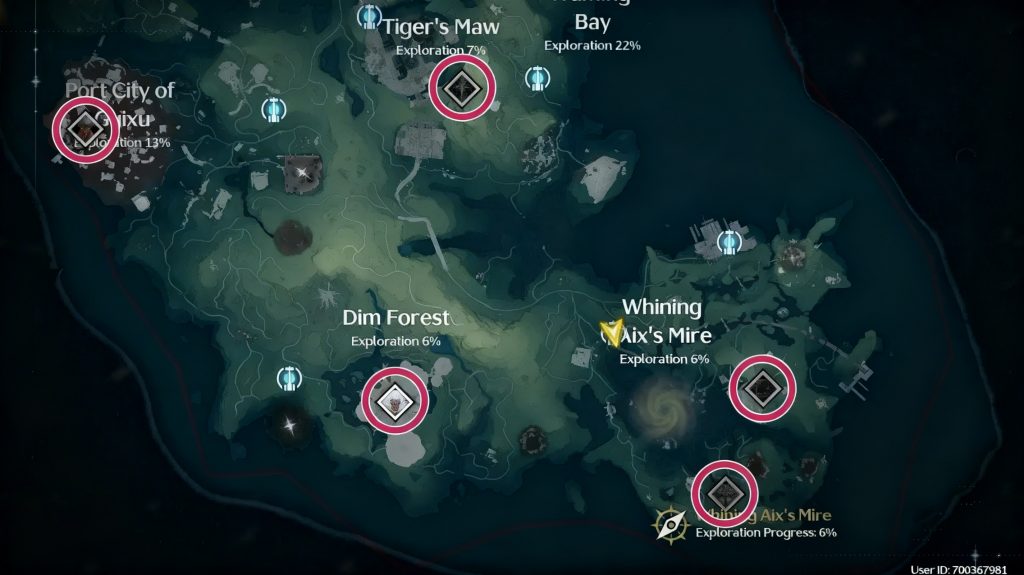
Task: Select the yellow player arrow marker
Action: pyautogui.click(x=610, y=332)
